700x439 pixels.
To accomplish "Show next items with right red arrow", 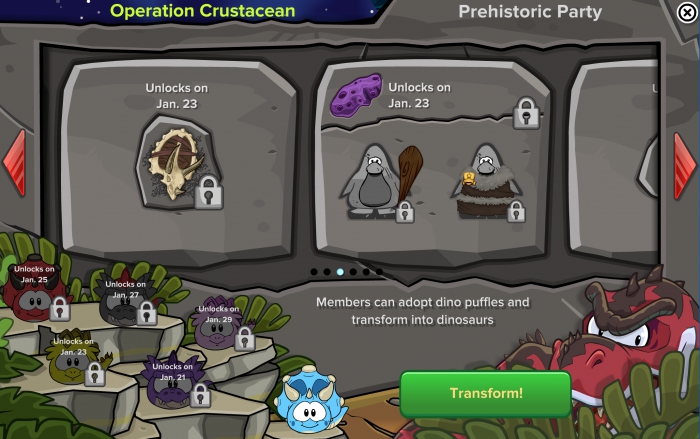I will click(685, 162).
